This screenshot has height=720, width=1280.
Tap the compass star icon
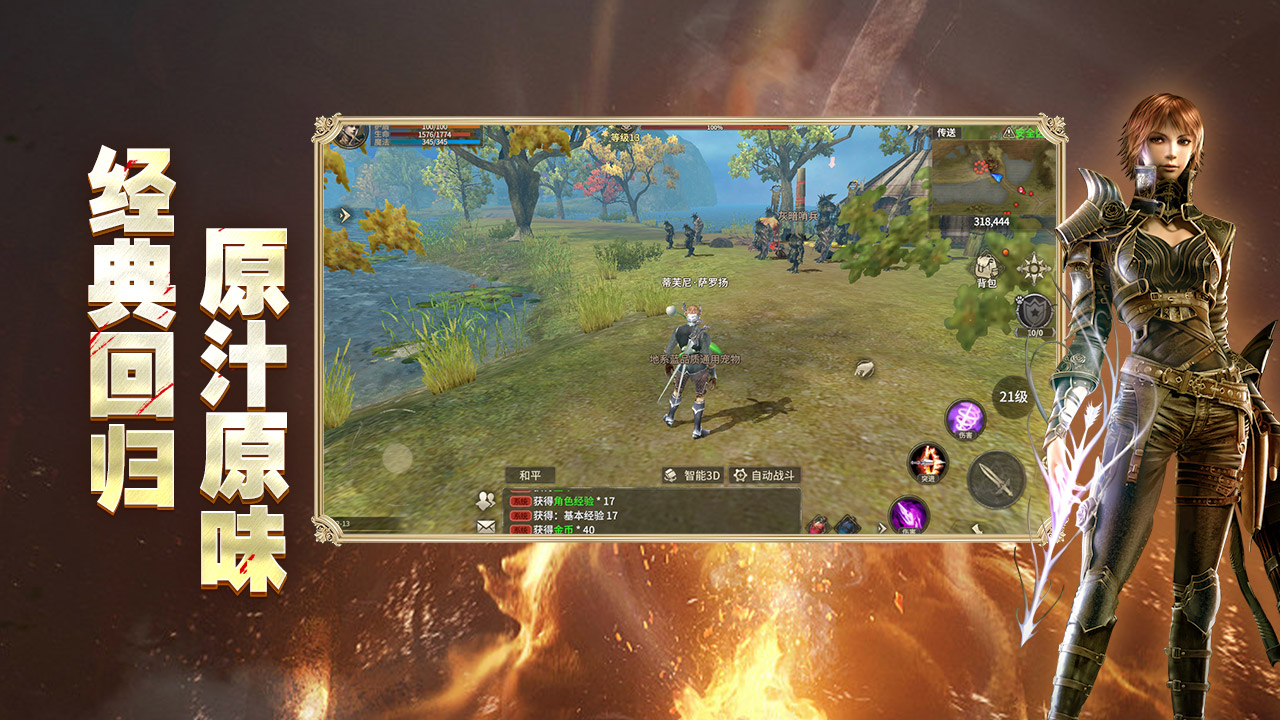pos(1031,268)
